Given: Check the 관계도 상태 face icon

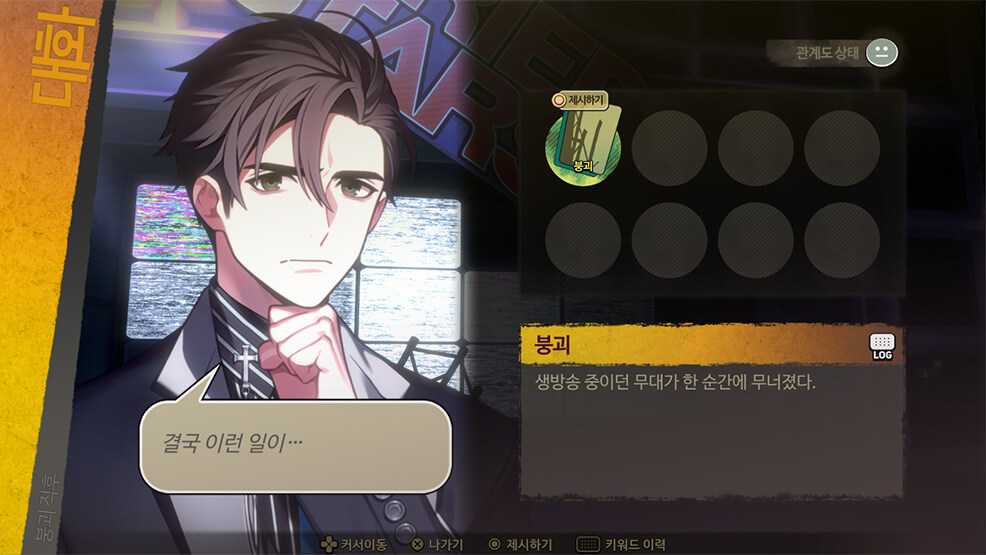Looking at the screenshot, I should click(881, 52).
